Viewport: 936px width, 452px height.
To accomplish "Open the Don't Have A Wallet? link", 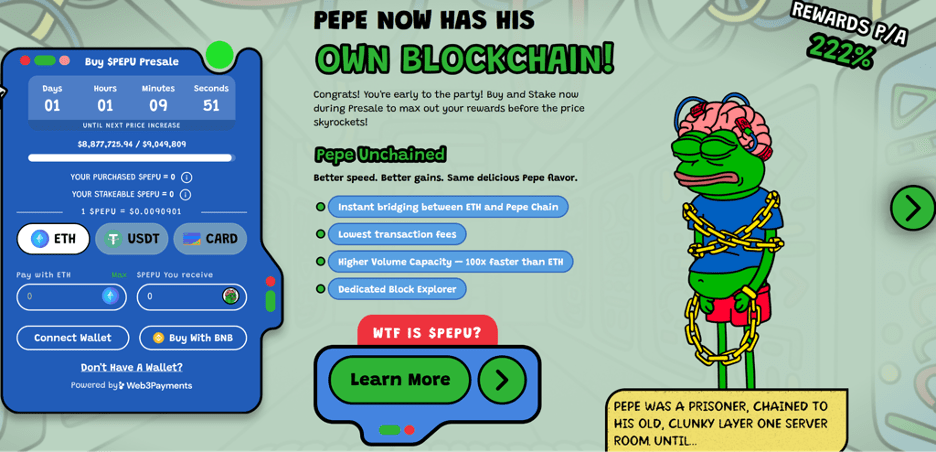I will point(132,367).
